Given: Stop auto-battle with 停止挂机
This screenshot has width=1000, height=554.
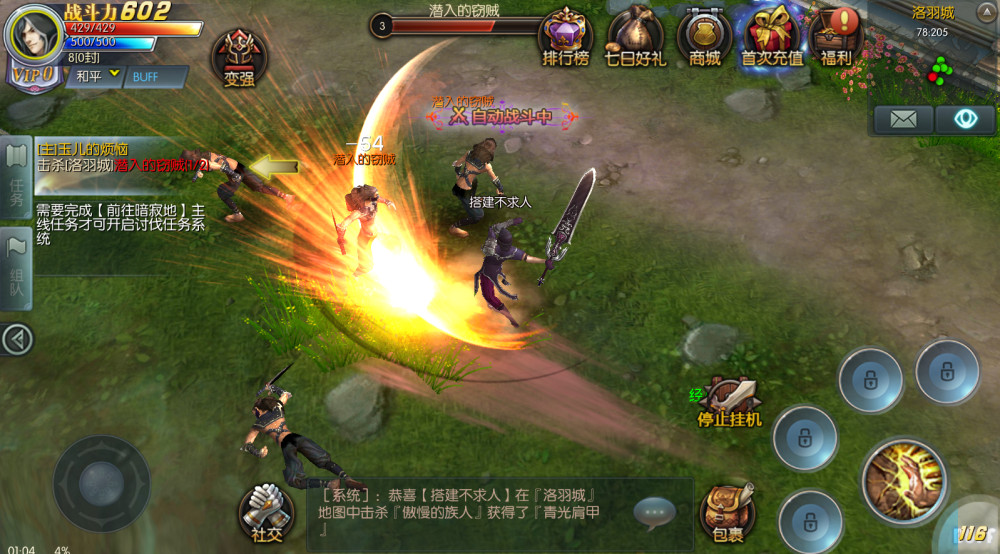Looking at the screenshot, I should (730, 400).
